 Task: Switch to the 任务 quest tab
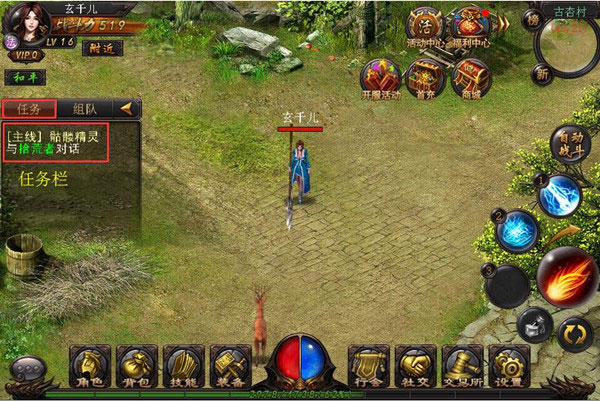click(28, 108)
